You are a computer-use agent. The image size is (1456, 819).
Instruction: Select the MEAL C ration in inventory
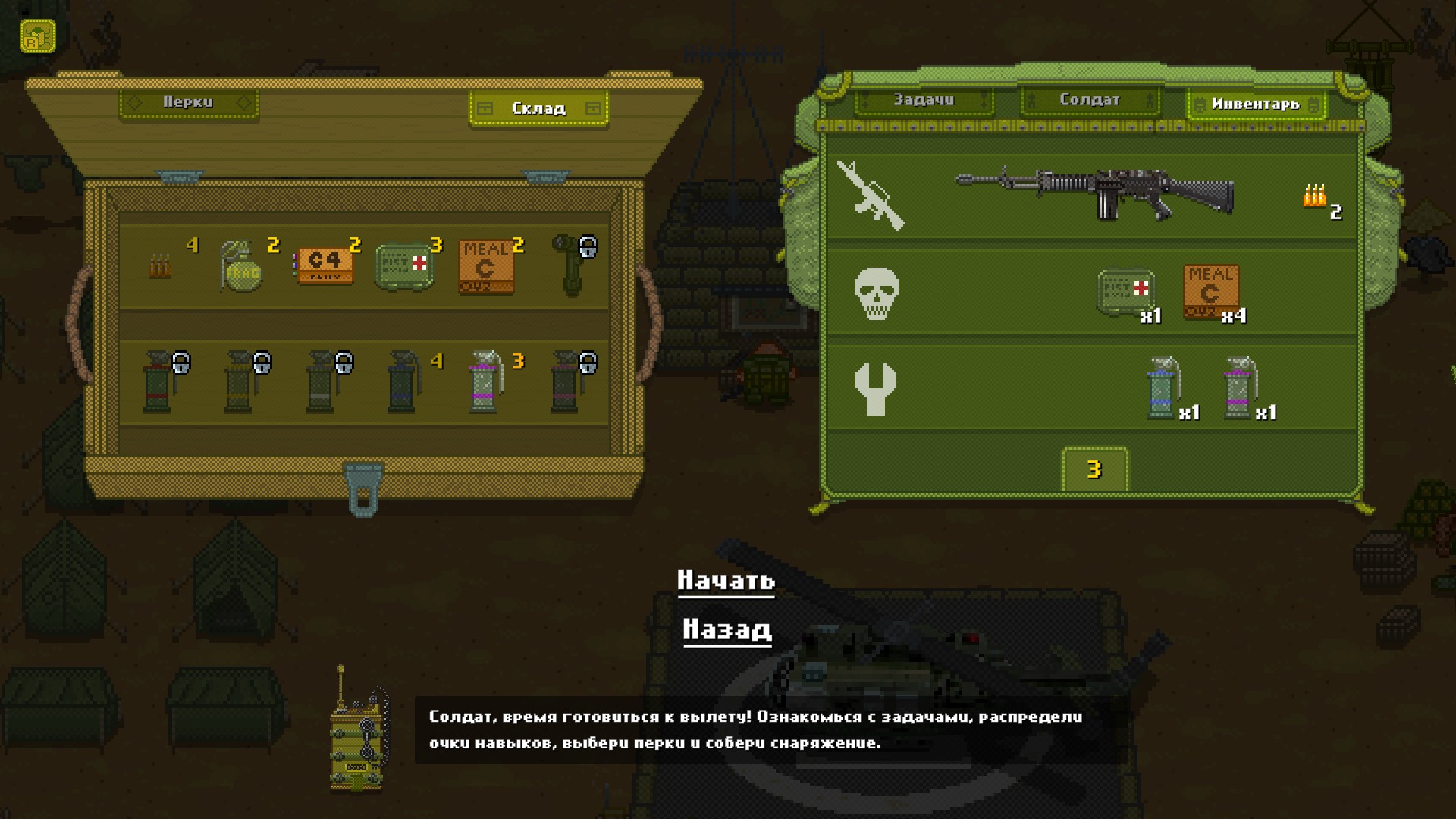[x=1211, y=292]
